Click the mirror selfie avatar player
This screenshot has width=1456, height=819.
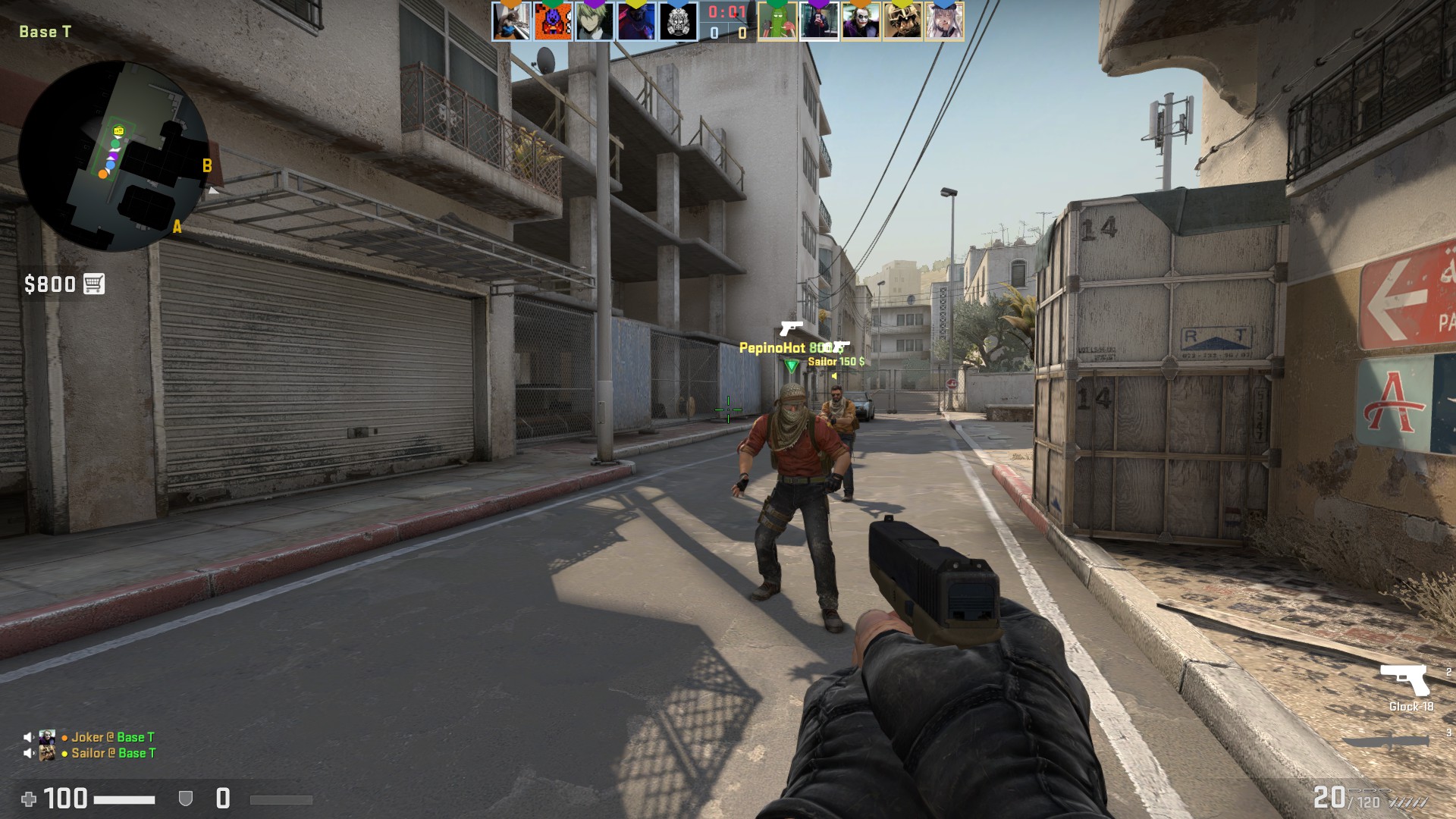pos(819,21)
